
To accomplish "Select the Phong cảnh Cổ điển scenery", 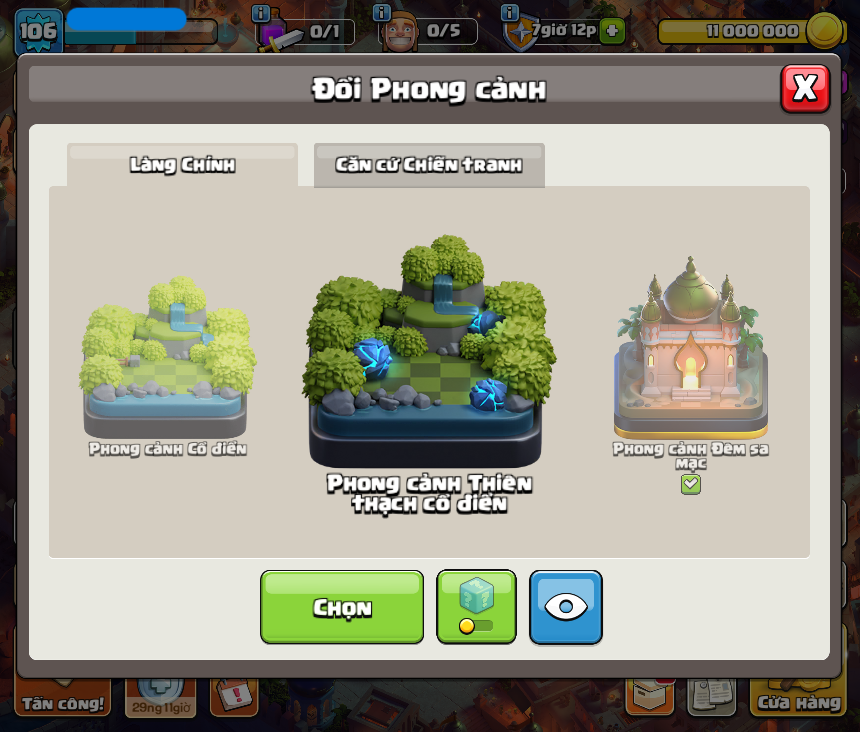I will coord(167,360).
